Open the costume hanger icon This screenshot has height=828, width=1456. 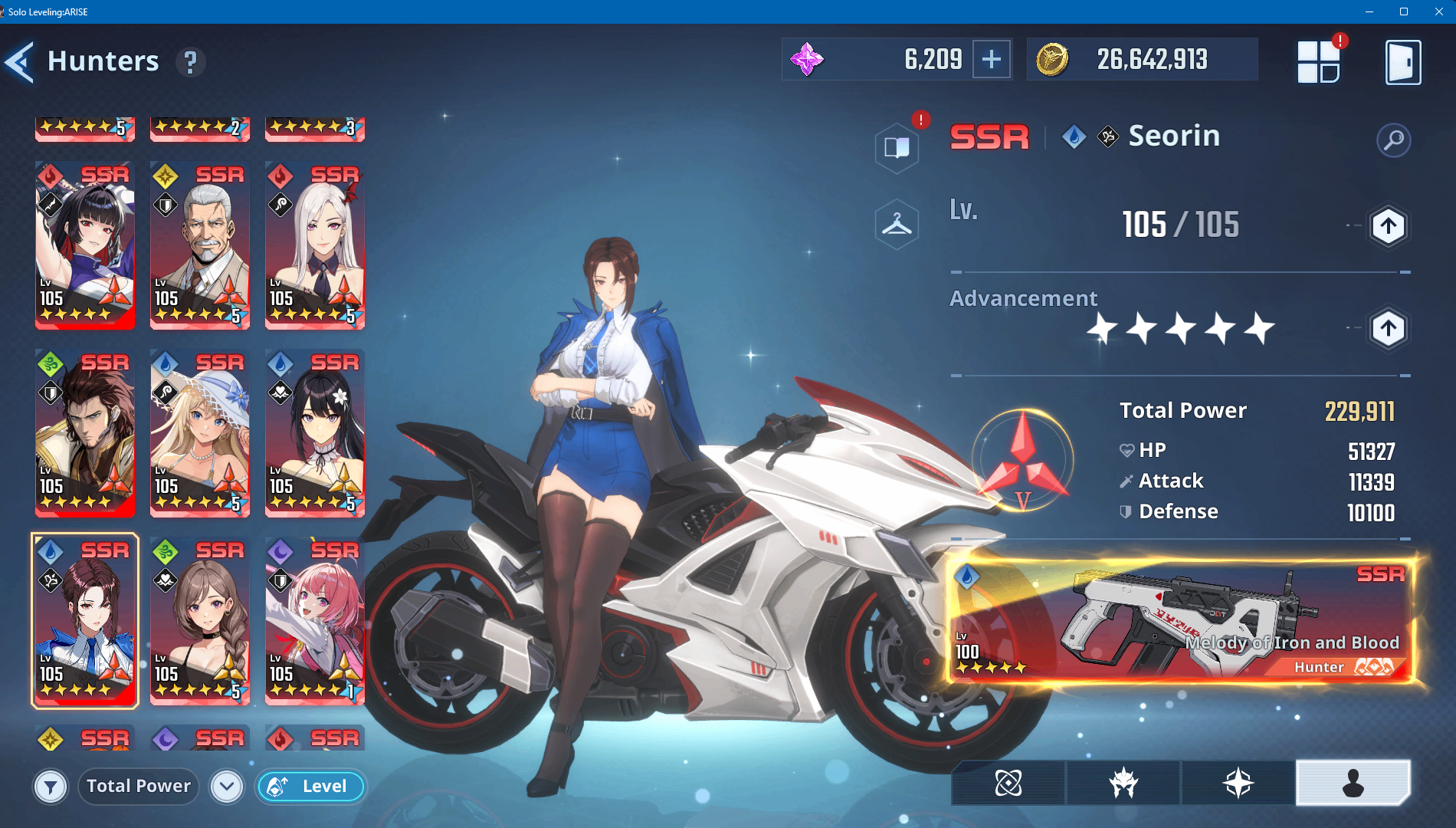(897, 225)
